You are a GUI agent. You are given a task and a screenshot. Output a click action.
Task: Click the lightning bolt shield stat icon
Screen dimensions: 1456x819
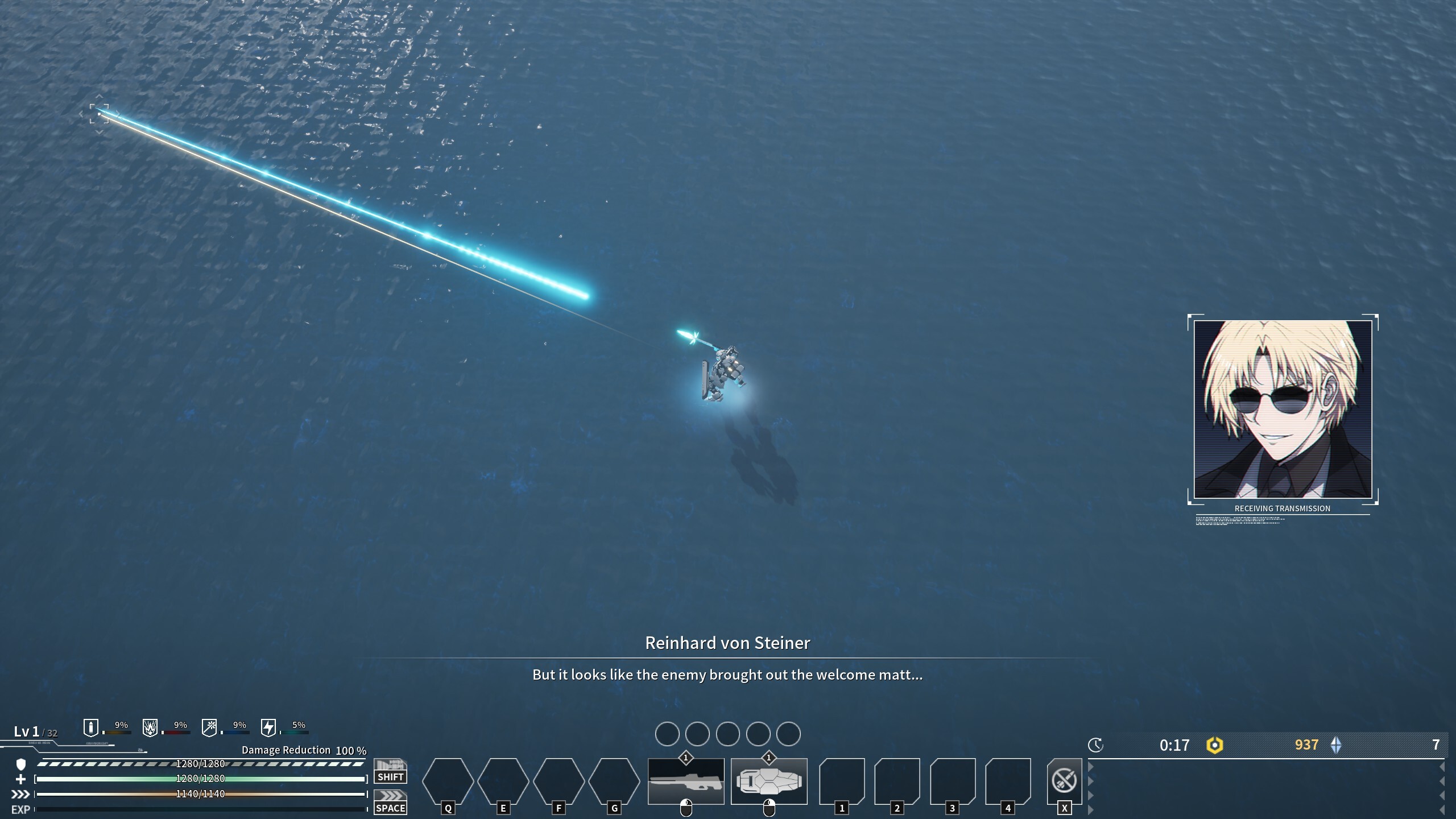(268, 727)
